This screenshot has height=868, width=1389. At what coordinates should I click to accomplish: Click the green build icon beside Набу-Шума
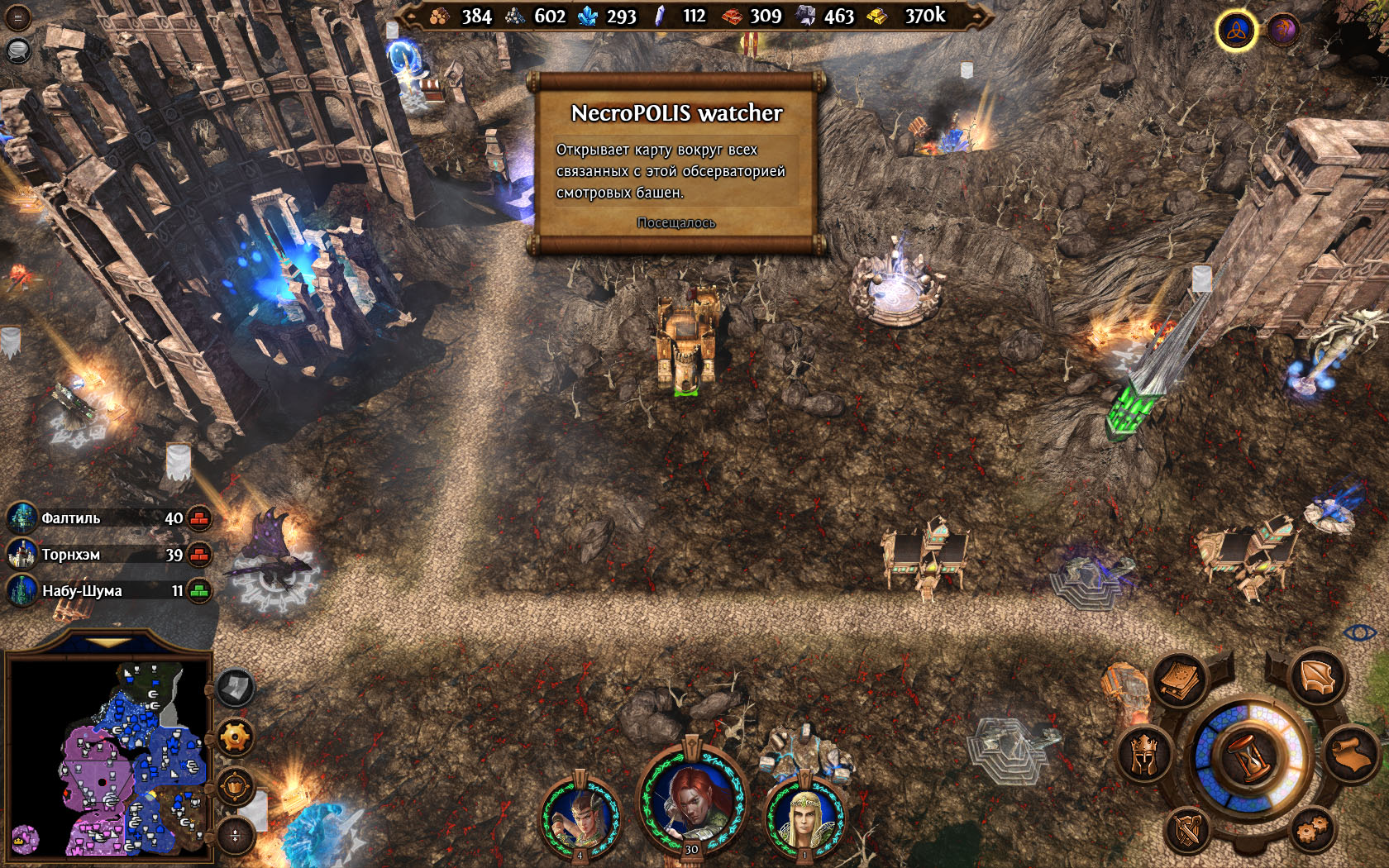pos(199,591)
